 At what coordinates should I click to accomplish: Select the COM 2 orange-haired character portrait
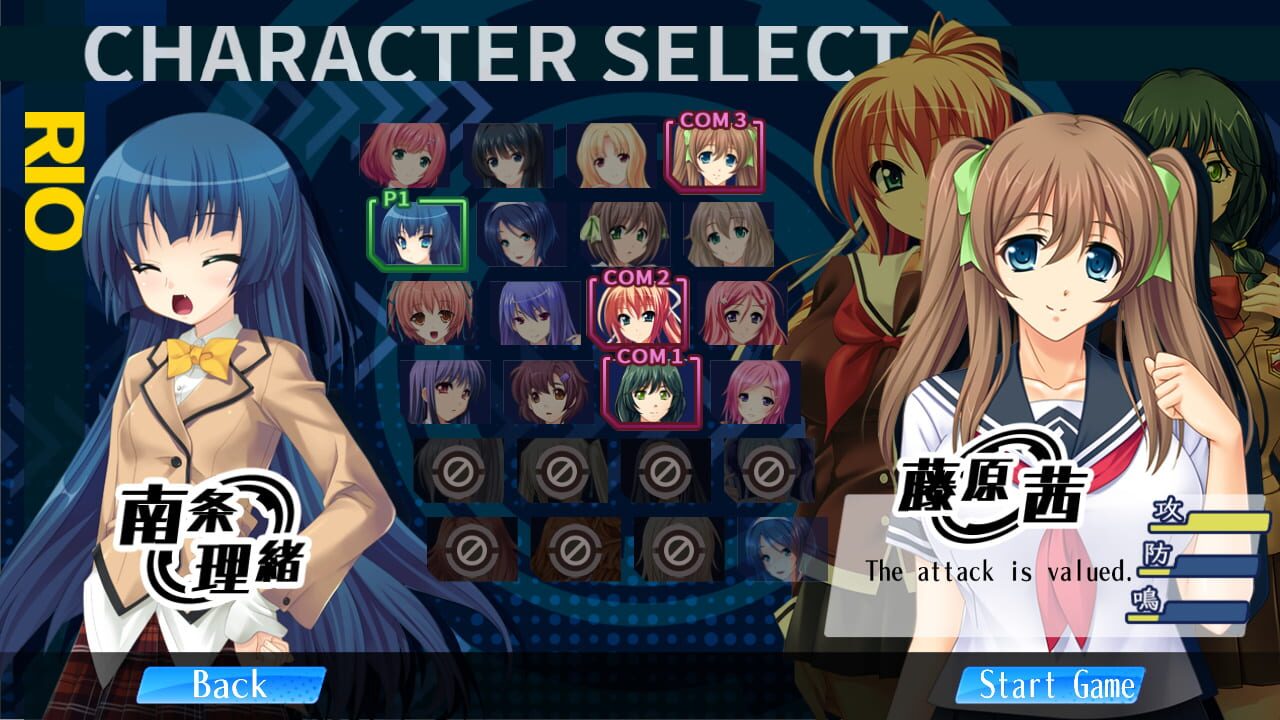click(640, 315)
